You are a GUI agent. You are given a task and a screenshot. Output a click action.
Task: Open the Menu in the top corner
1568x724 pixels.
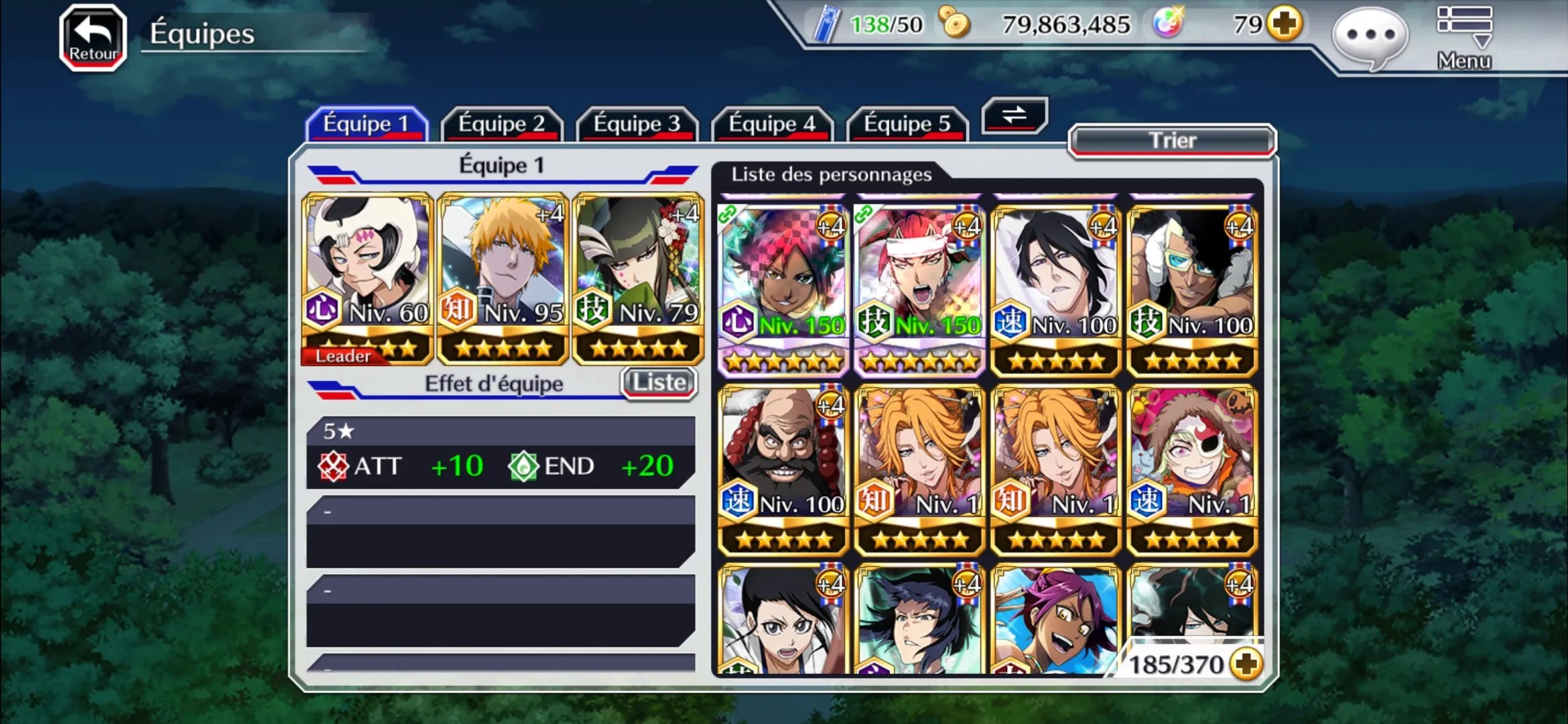(1464, 38)
